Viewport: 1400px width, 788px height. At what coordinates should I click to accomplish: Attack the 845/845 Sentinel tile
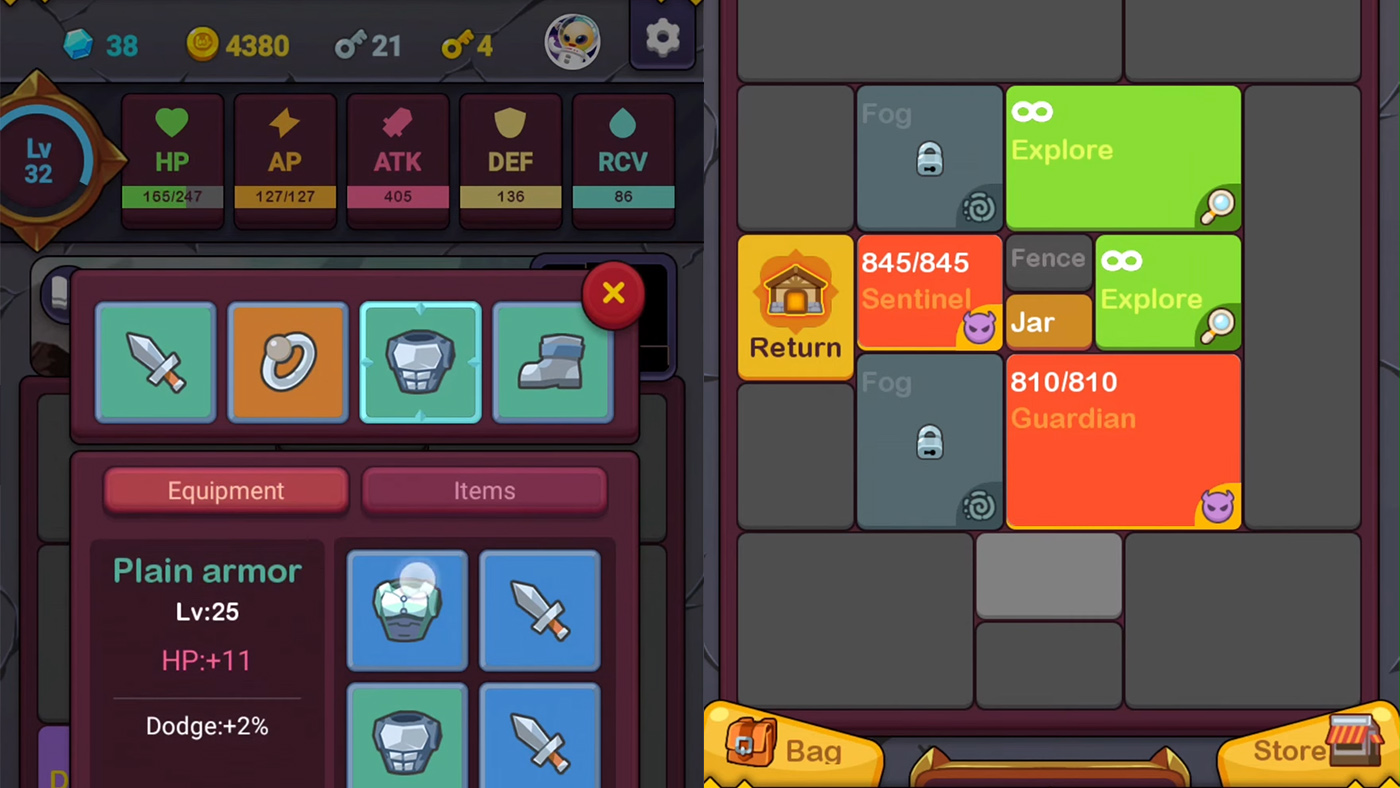point(929,293)
